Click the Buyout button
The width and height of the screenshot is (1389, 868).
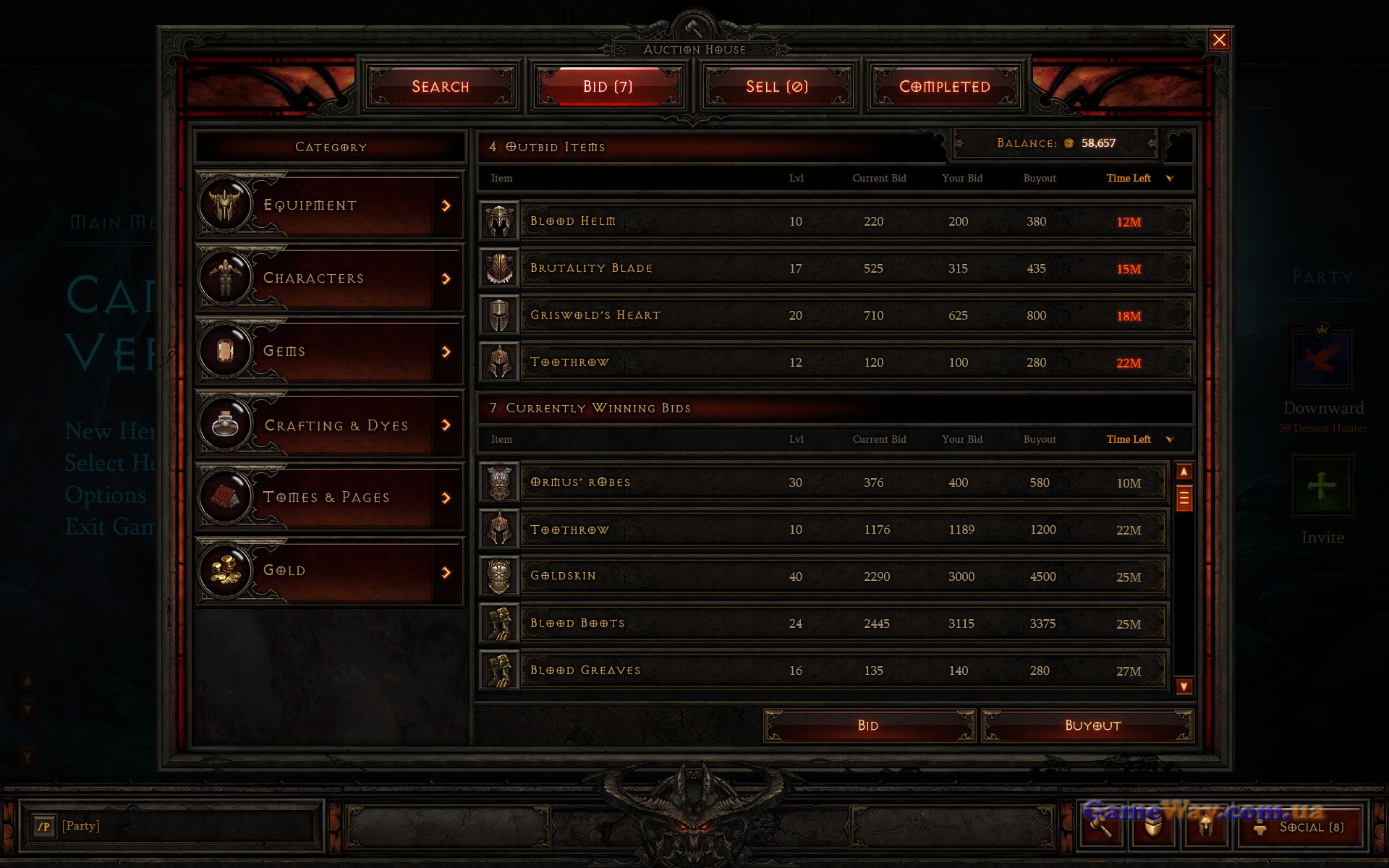coord(1092,726)
